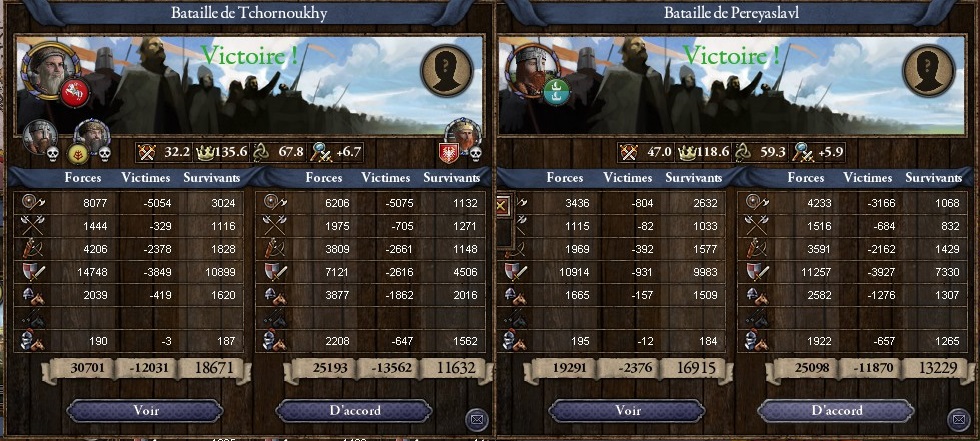Select the teal ship coat of arms

557,93
